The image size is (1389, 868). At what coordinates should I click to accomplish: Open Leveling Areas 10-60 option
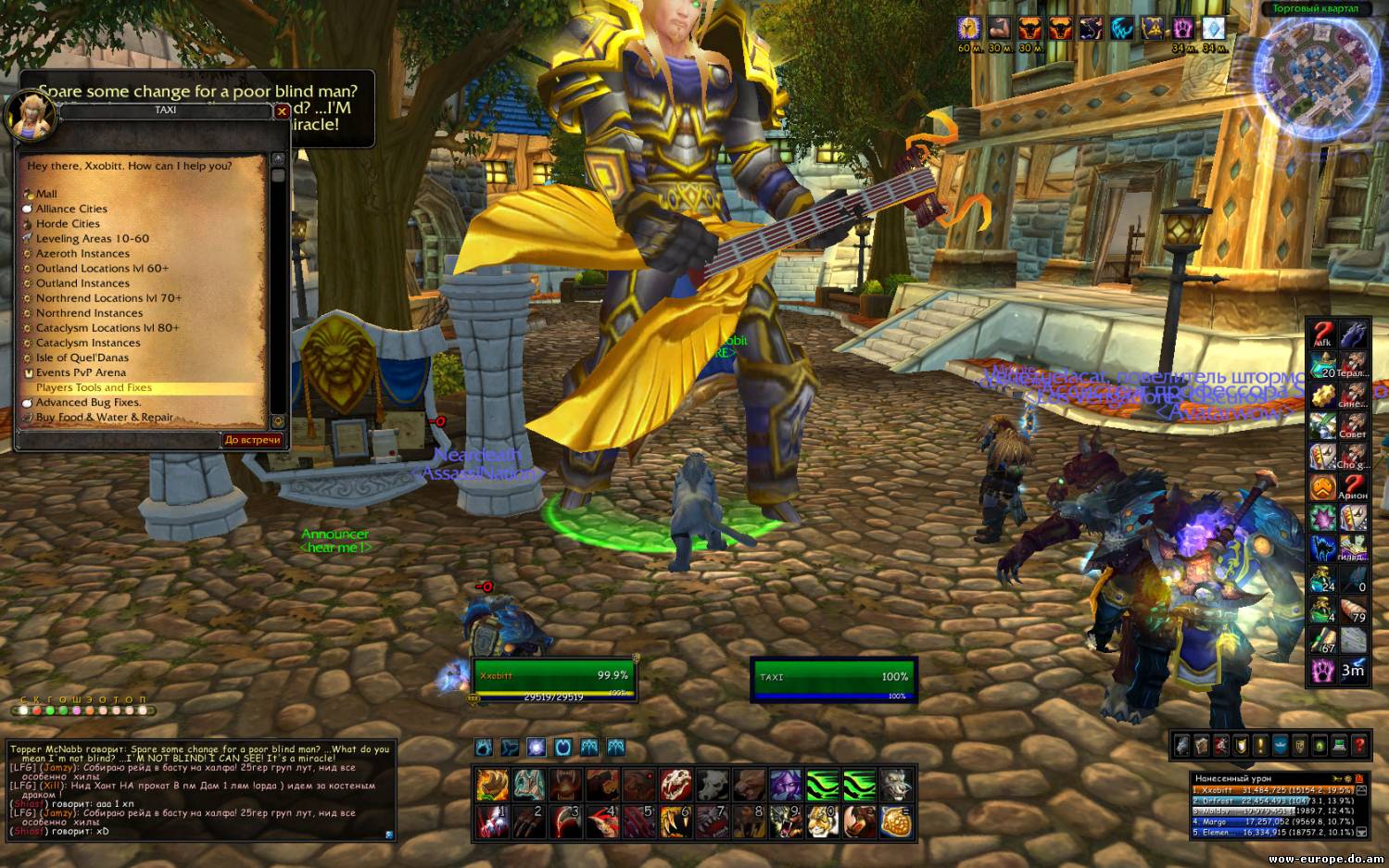point(92,238)
